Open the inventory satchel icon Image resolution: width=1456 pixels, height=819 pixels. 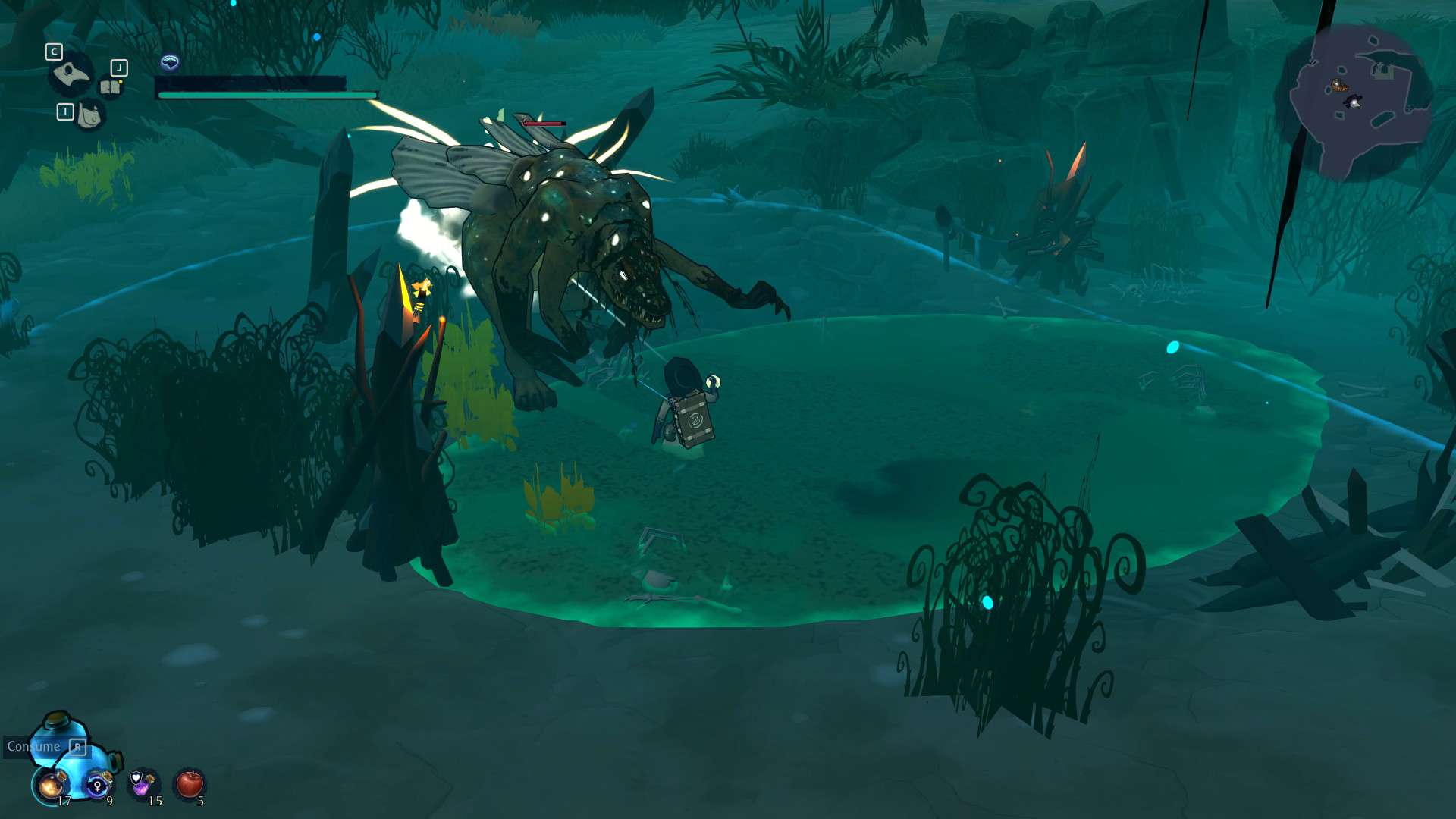pos(89,116)
